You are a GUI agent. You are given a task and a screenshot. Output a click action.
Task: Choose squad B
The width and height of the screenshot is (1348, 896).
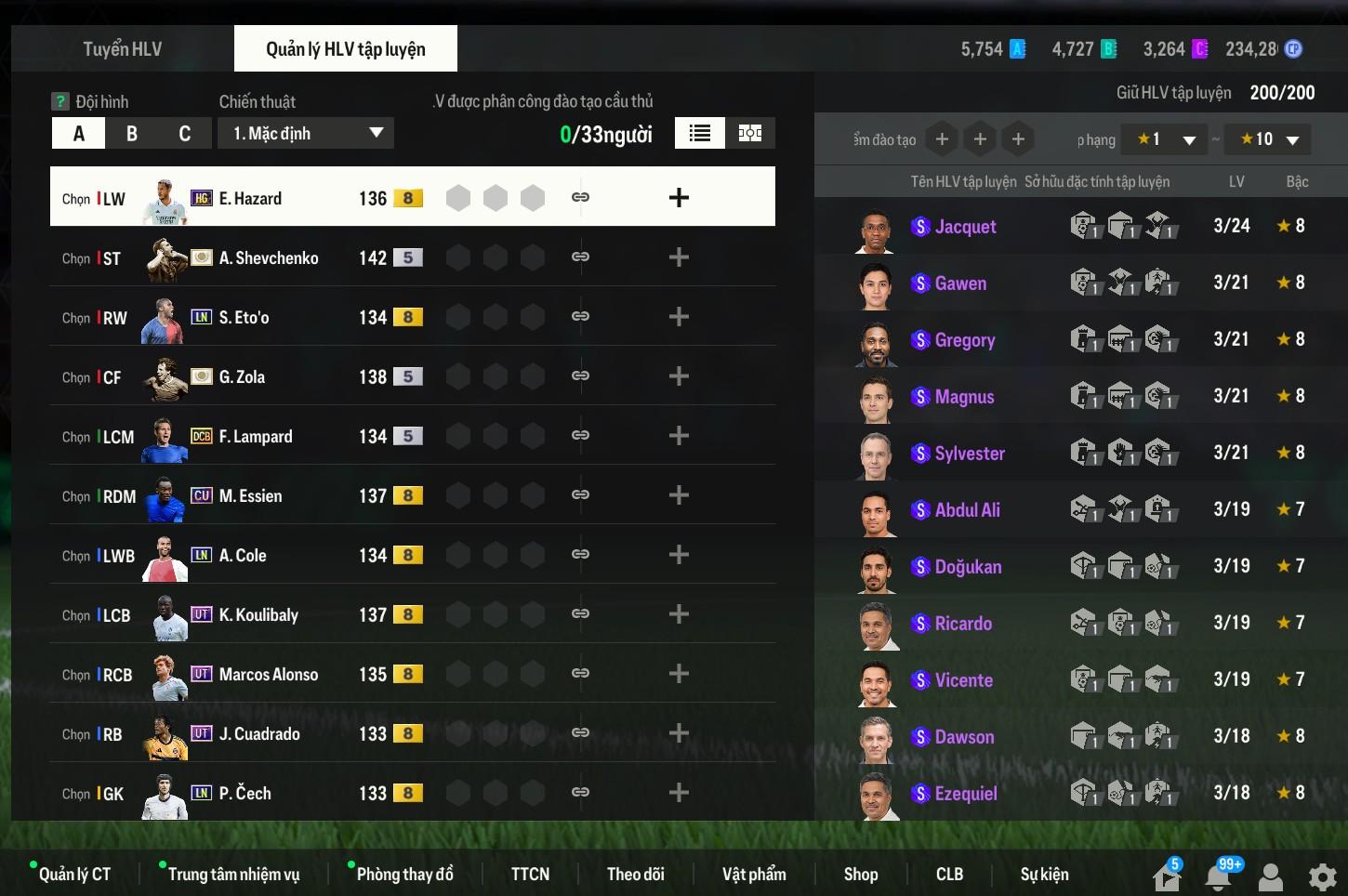132,134
